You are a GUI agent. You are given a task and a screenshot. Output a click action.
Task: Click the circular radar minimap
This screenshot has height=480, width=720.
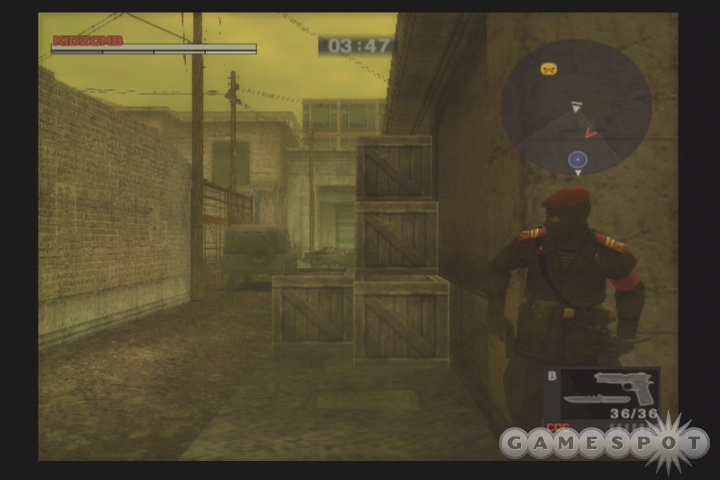tap(576, 107)
